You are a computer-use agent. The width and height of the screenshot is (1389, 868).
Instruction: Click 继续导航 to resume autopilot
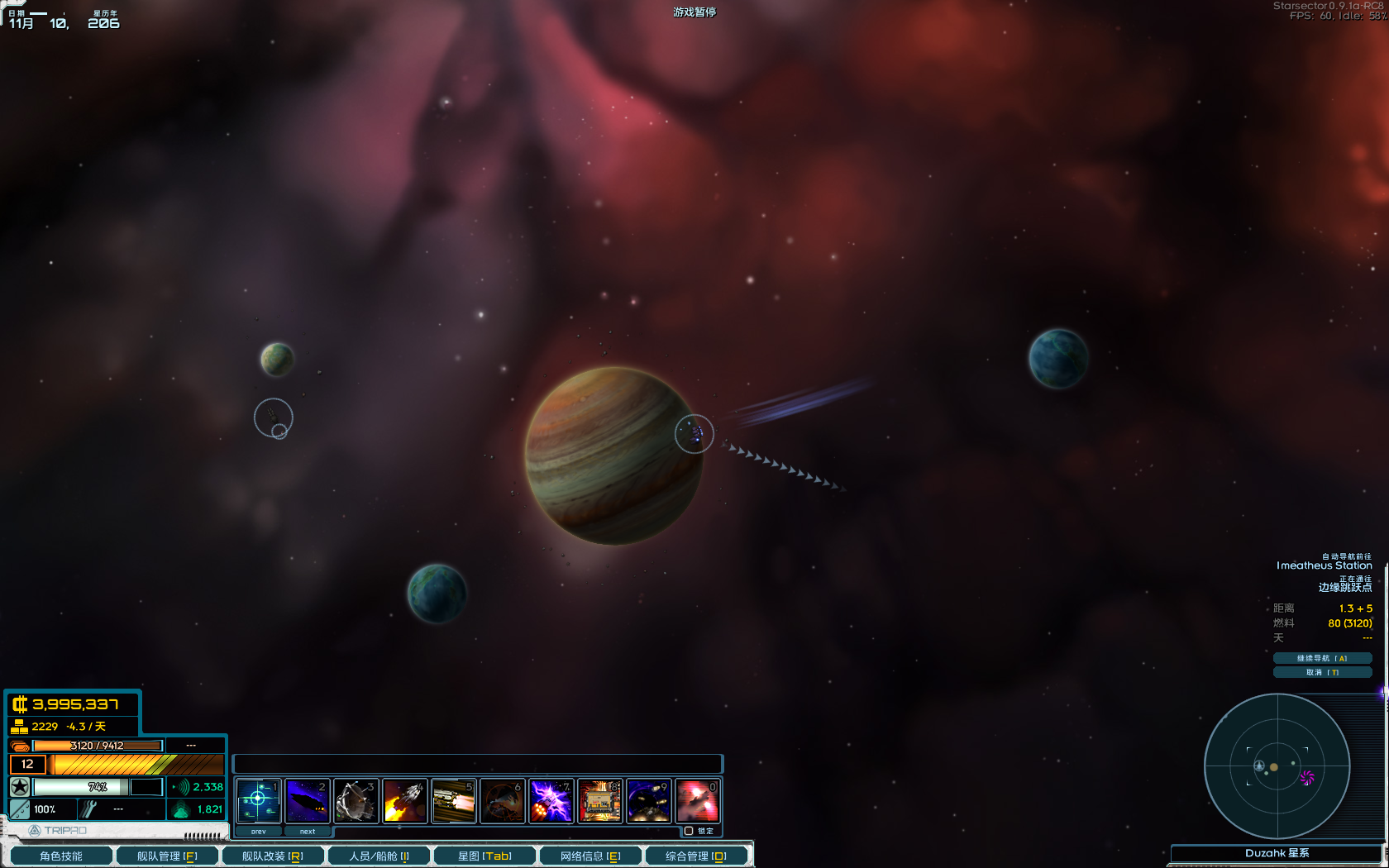click(1322, 658)
